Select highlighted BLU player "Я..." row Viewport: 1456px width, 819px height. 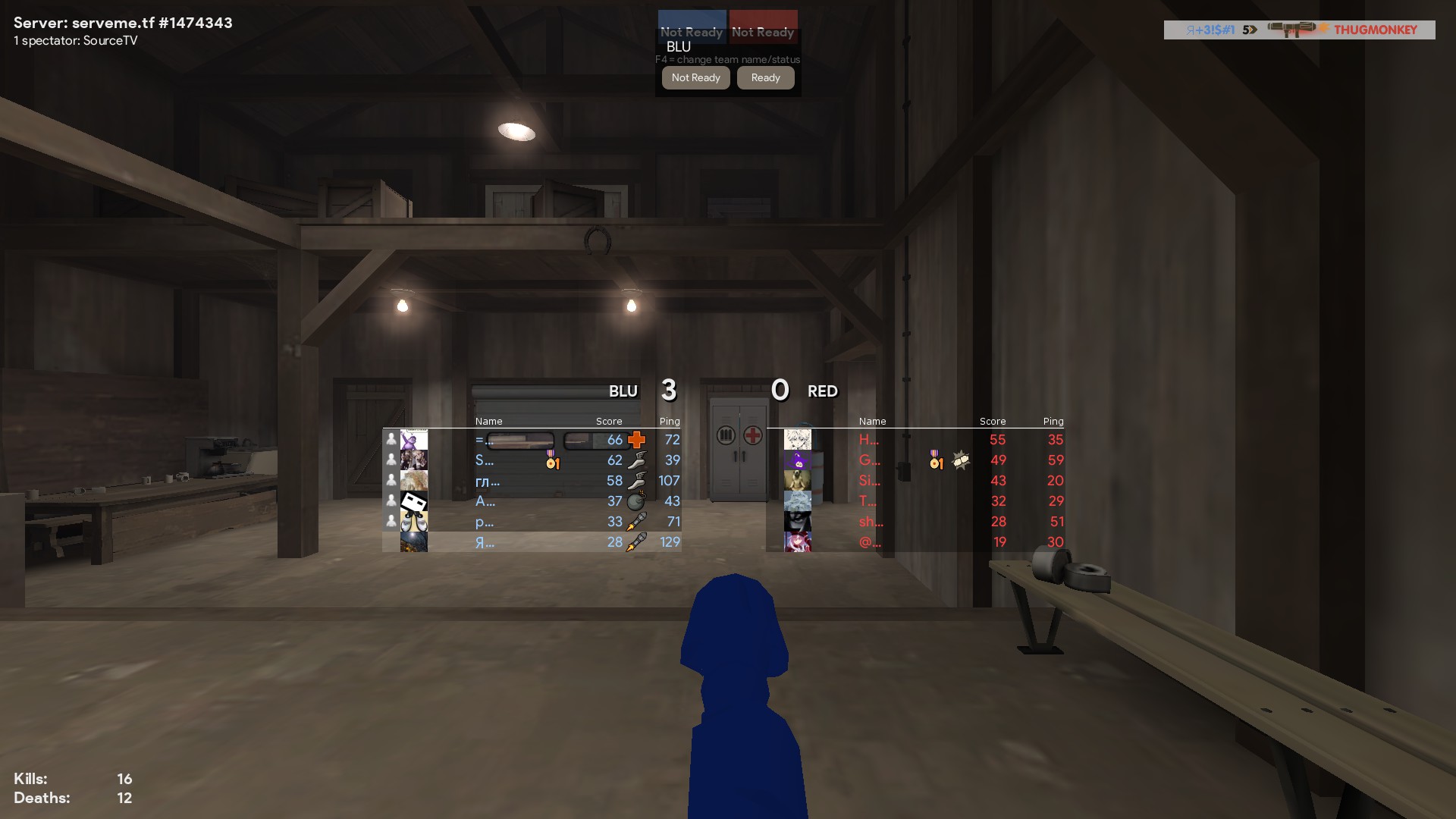(x=531, y=542)
